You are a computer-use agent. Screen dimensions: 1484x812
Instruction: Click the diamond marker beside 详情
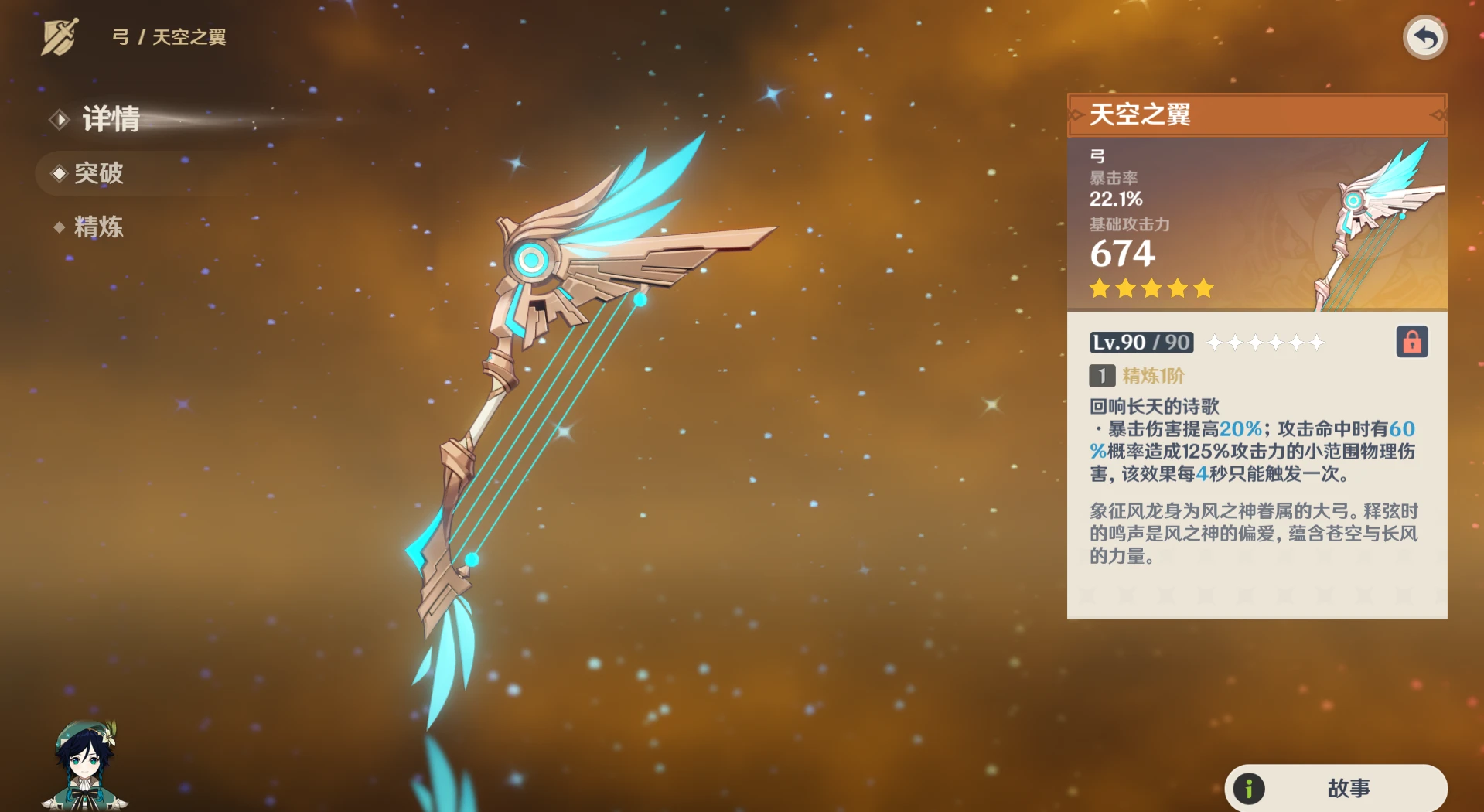coord(60,120)
